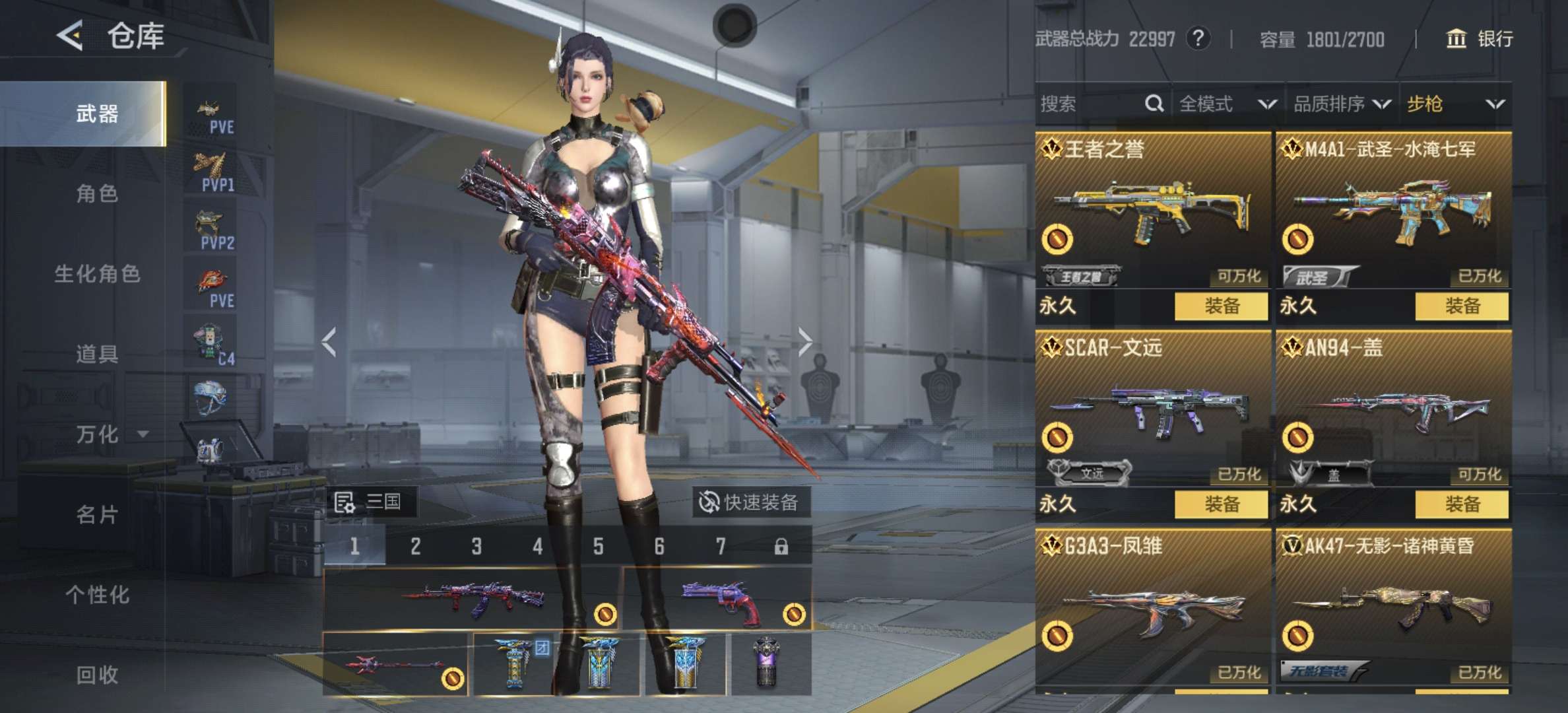Select the 道具 category tab

97,355
